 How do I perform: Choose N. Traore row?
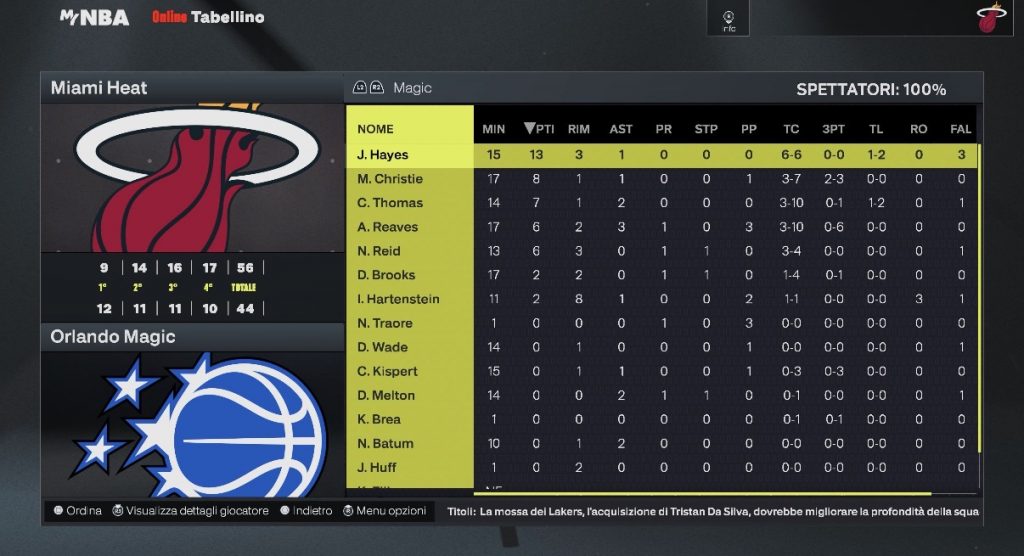tap(385, 323)
